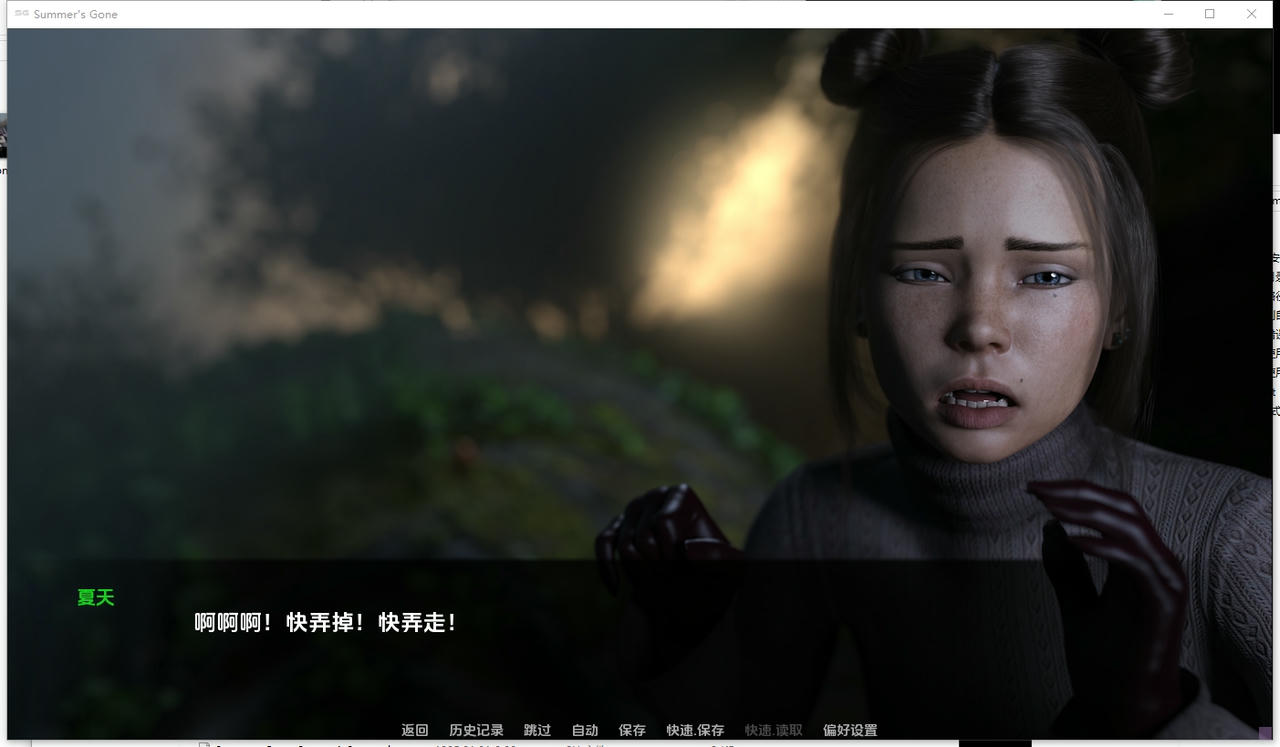Open the 保存 save screen

(631, 730)
